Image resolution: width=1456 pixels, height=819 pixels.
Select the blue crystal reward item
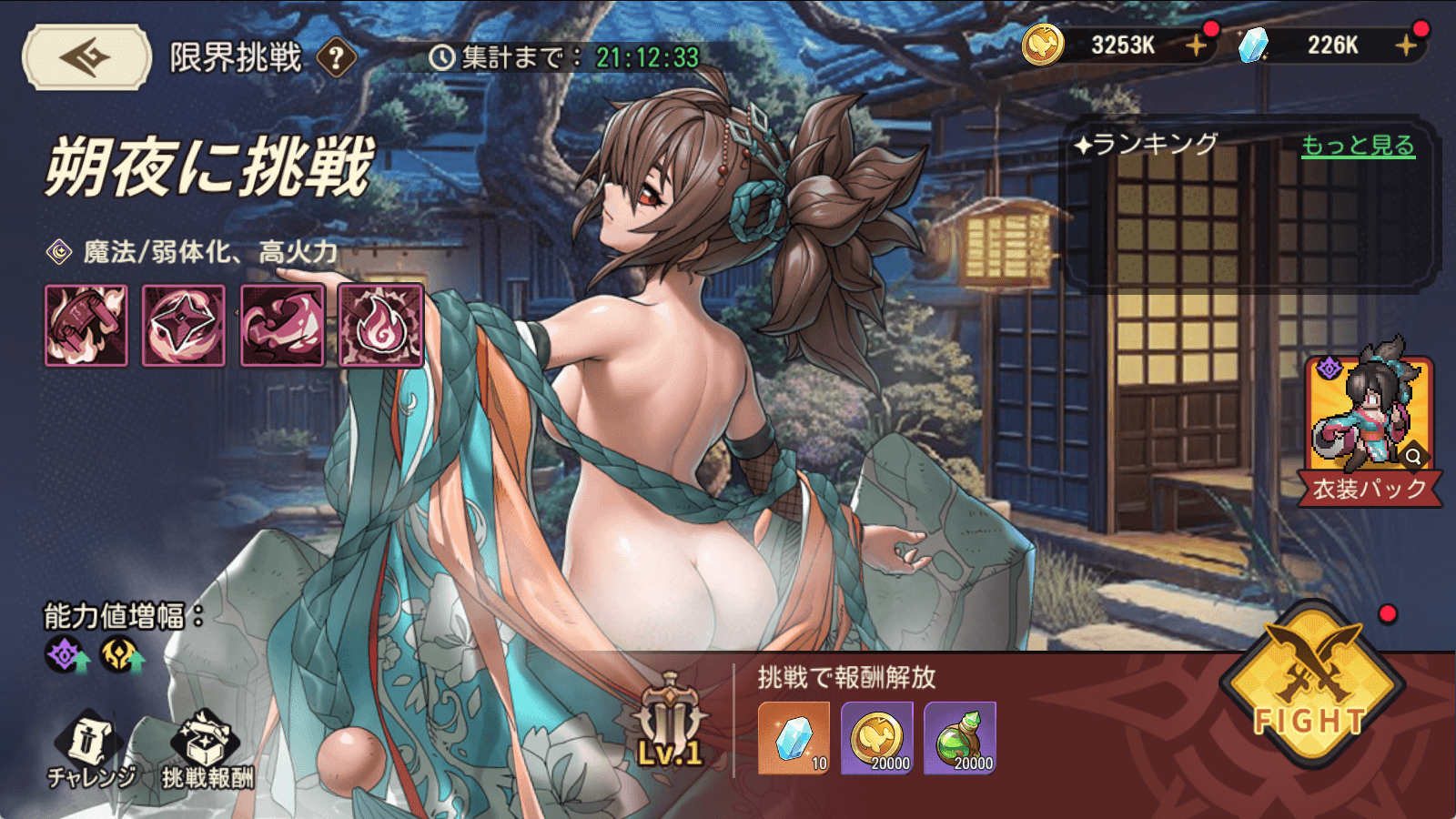794,738
